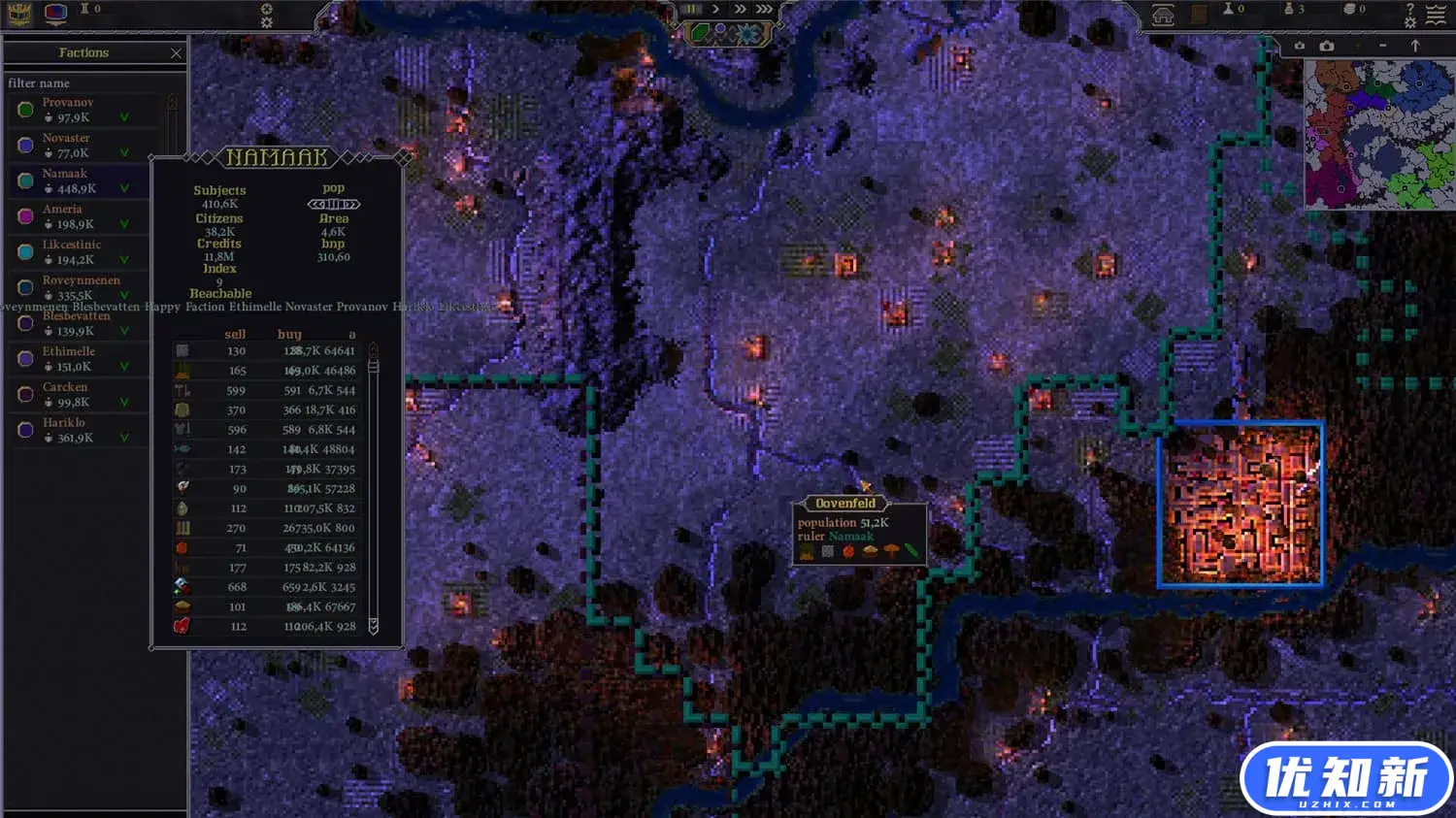Close the Factions panel
Screen dimensions: 1456x818
[176, 53]
